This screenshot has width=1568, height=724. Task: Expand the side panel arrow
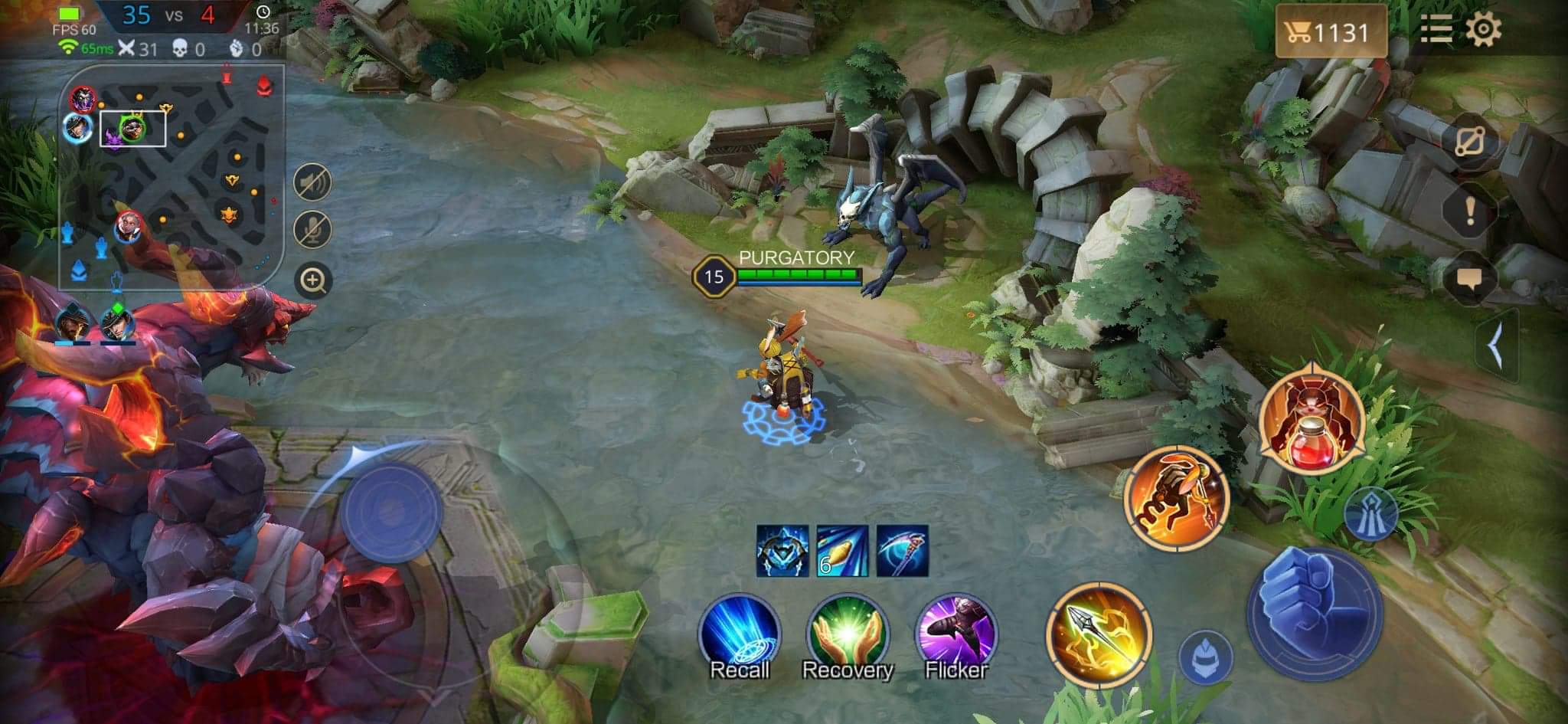(1495, 346)
